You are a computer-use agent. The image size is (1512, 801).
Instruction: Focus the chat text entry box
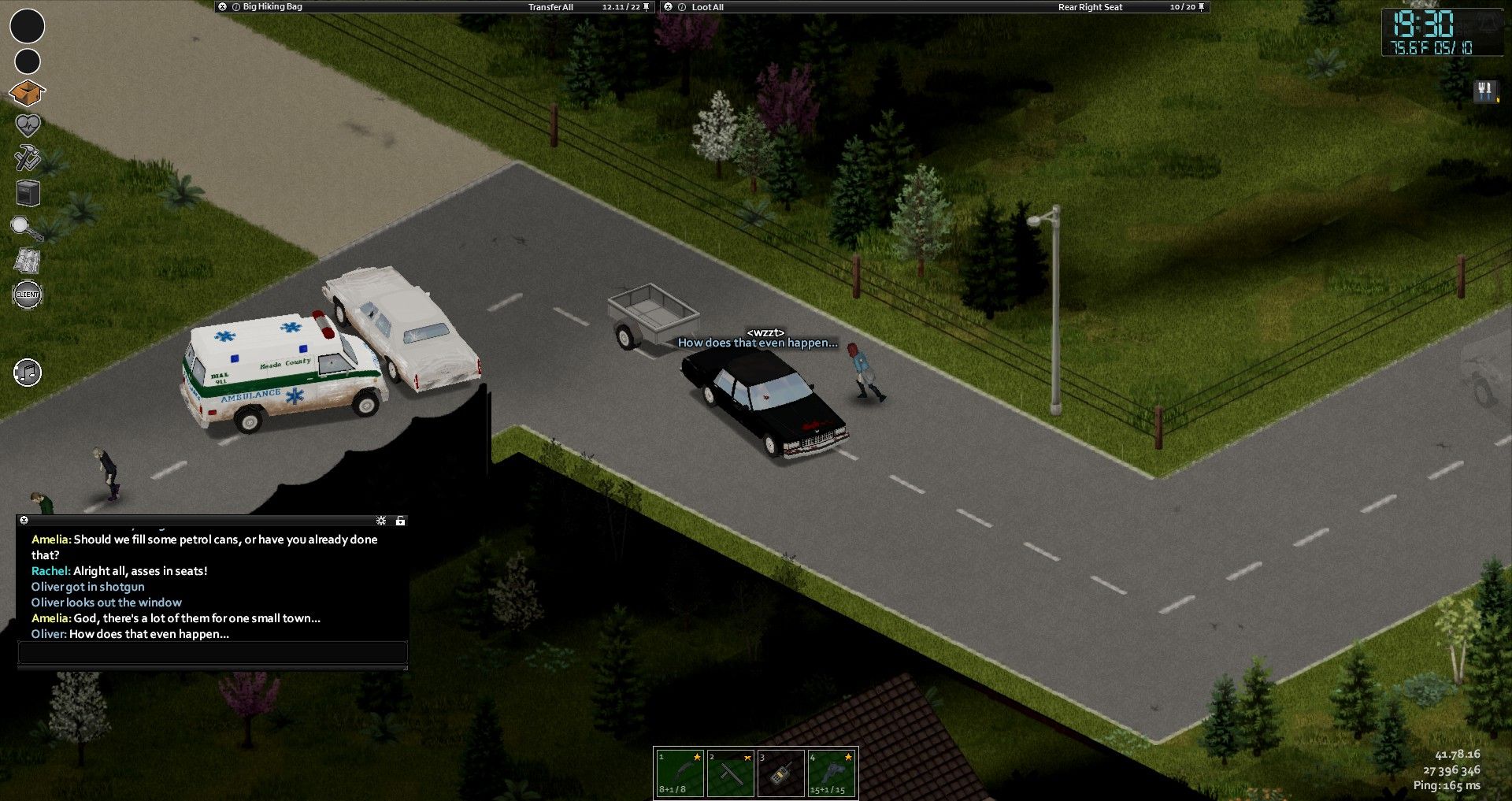pyautogui.click(x=213, y=652)
